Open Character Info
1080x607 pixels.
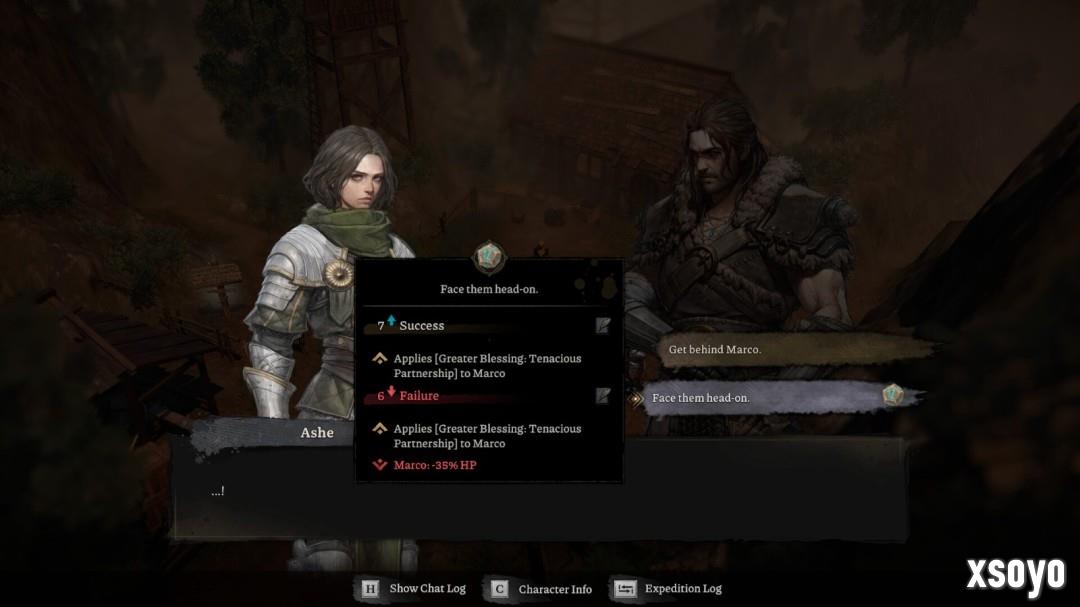[x=541, y=589]
